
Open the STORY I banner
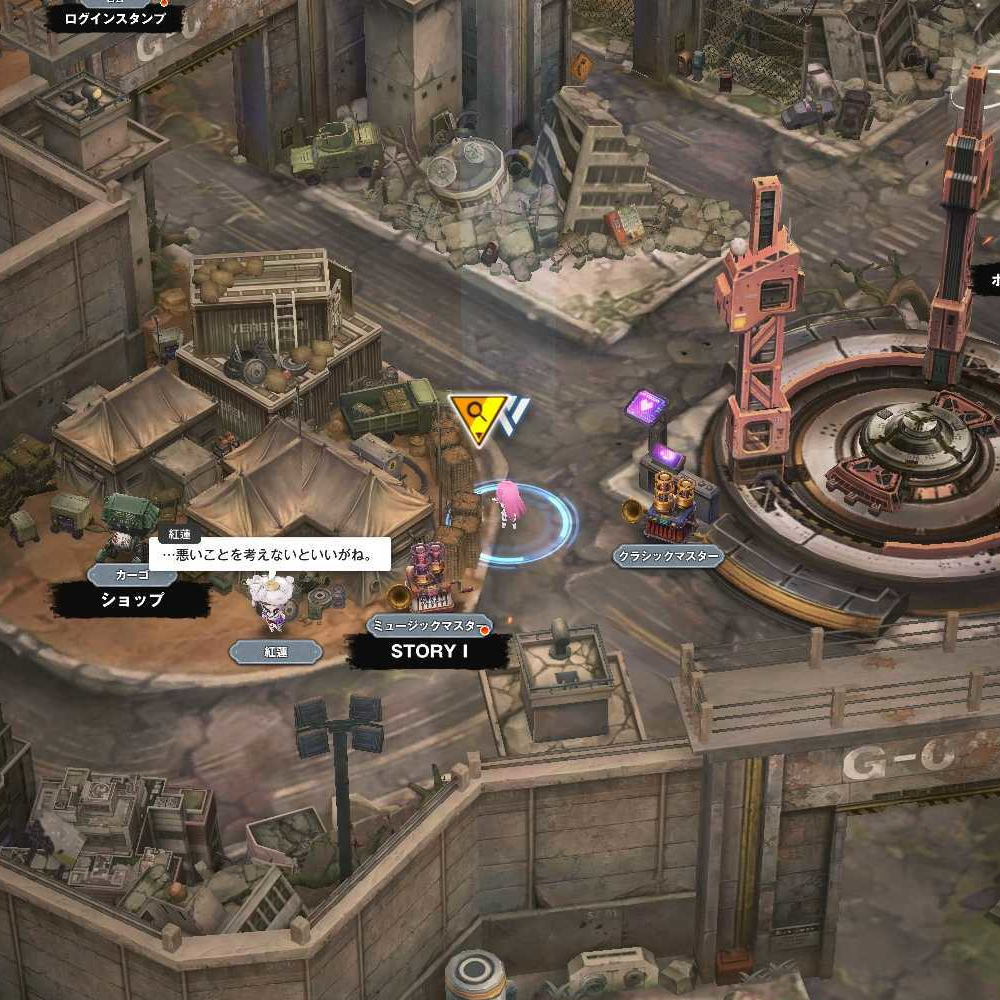tap(429, 651)
